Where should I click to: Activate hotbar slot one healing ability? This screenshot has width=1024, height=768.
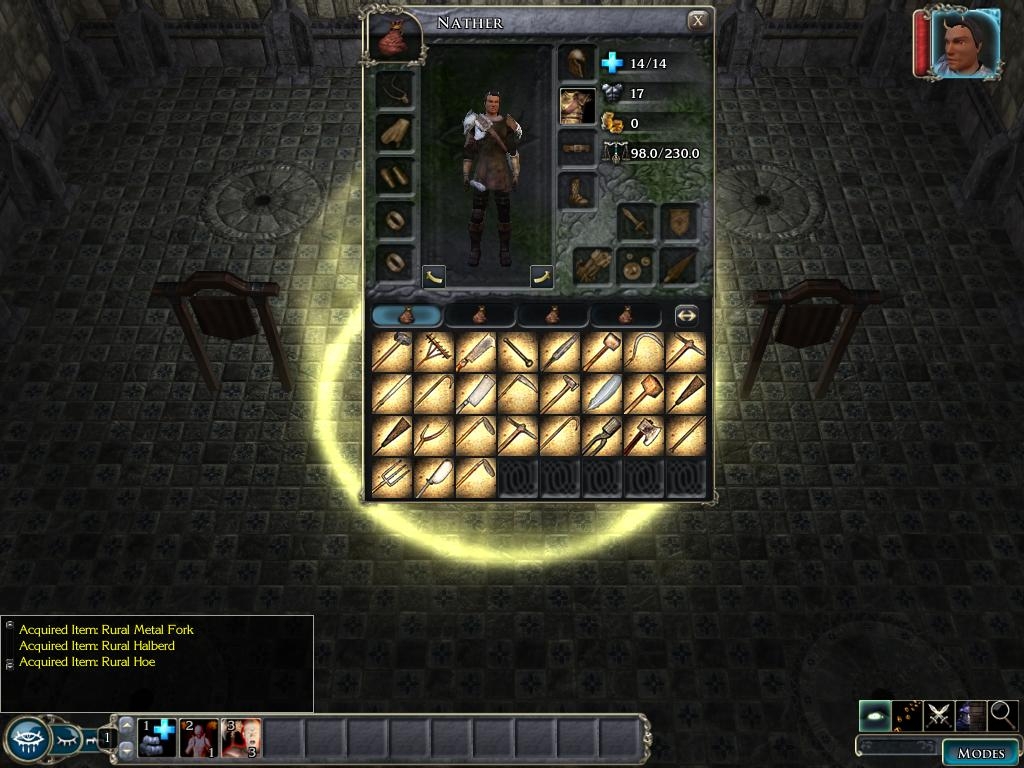point(157,738)
